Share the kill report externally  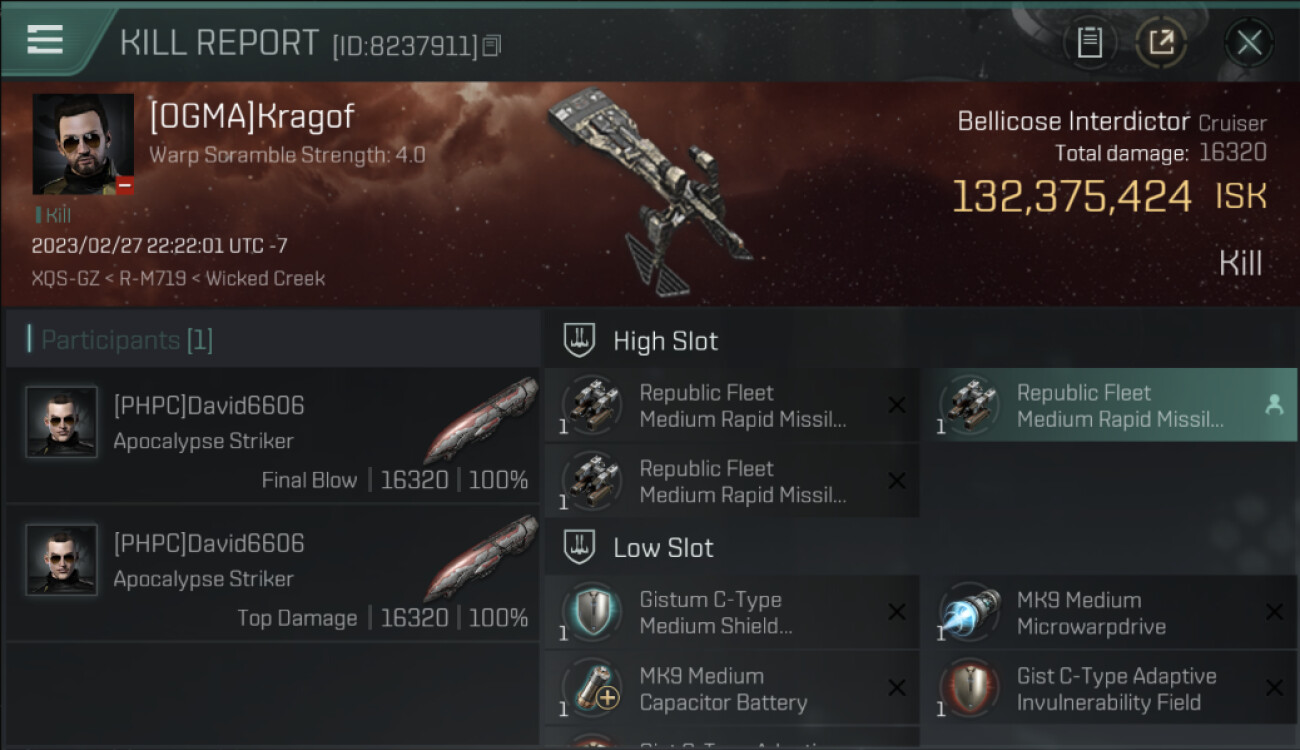tap(1161, 43)
